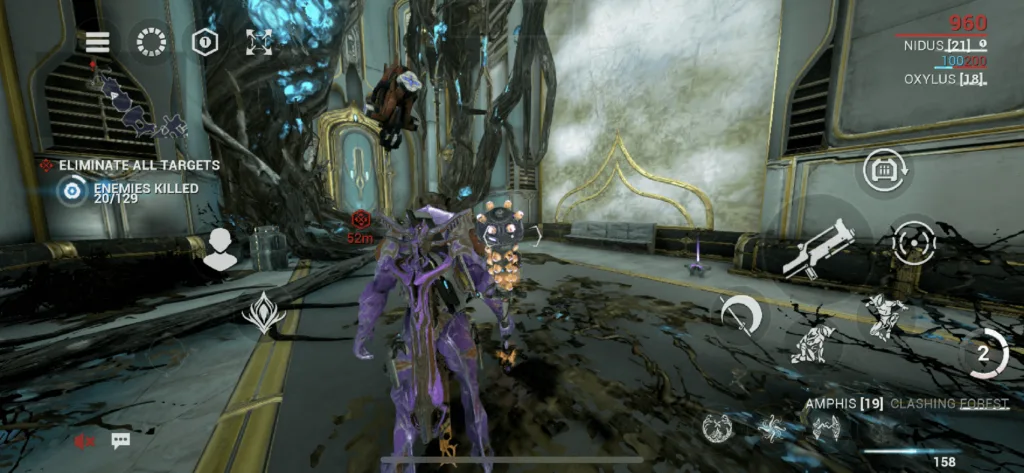Screen dimensions: 1024x473
Task: Tap the segmented ring gear wheel icon
Action: click(152, 42)
